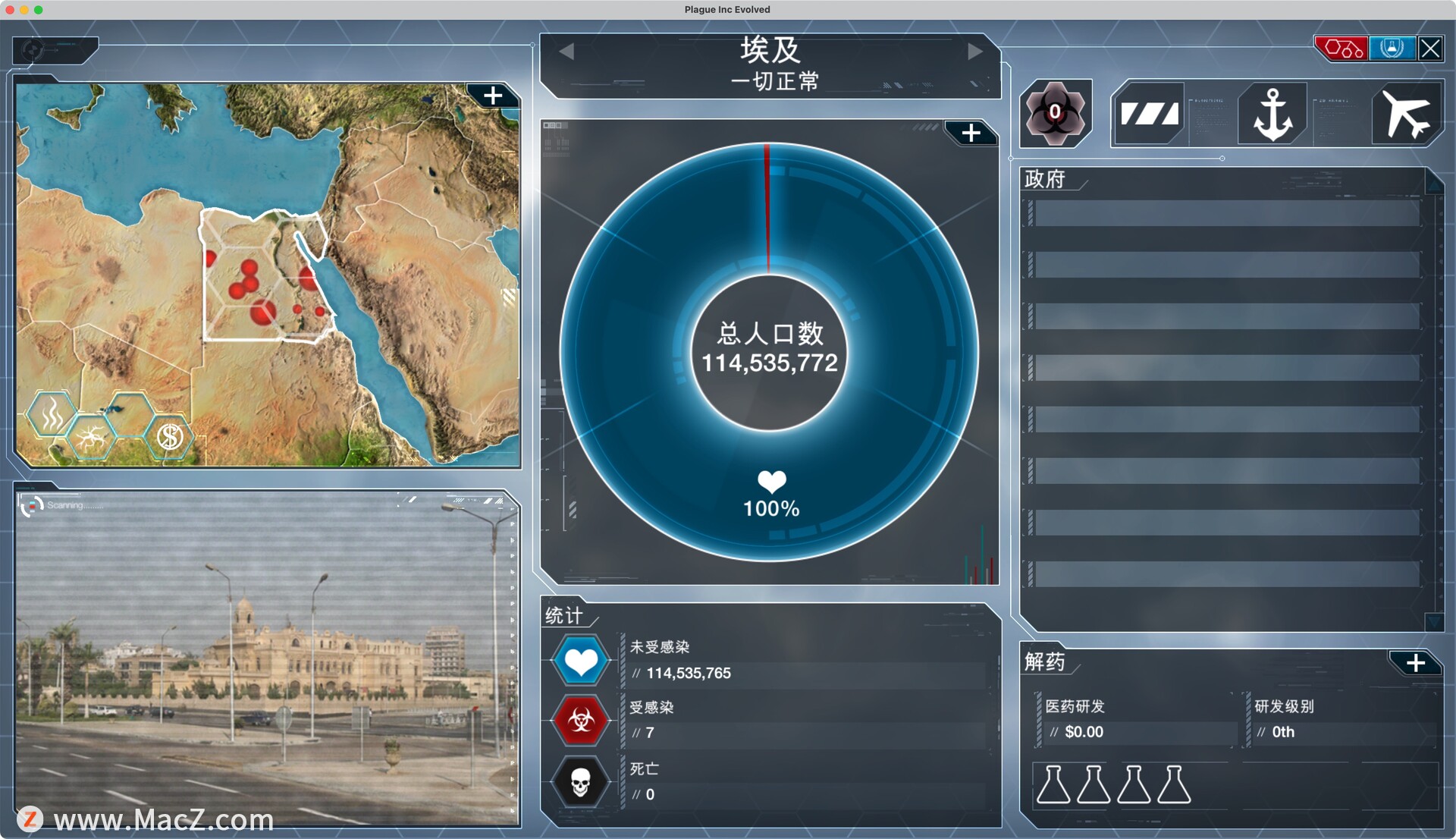Select the airplane airport icon
The image size is (1456, 839).
1405,115
